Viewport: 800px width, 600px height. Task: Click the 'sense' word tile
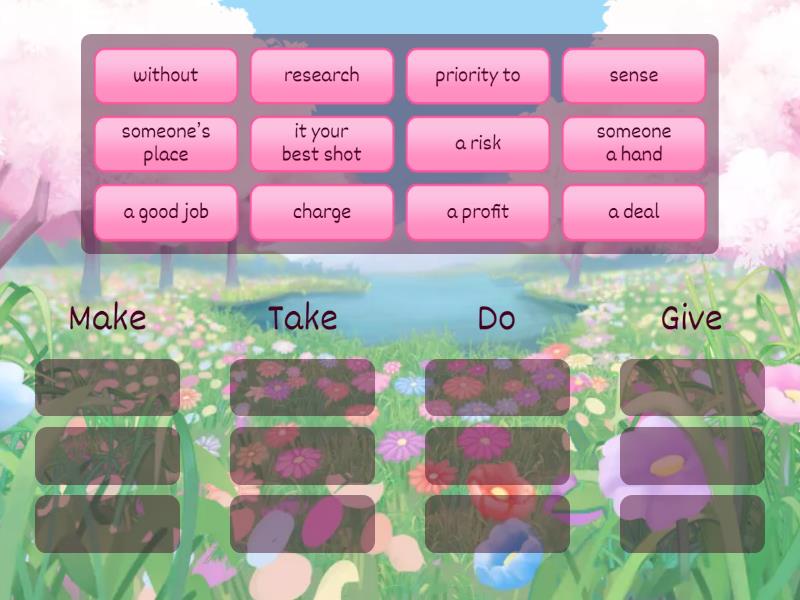[x=634, y=76]
